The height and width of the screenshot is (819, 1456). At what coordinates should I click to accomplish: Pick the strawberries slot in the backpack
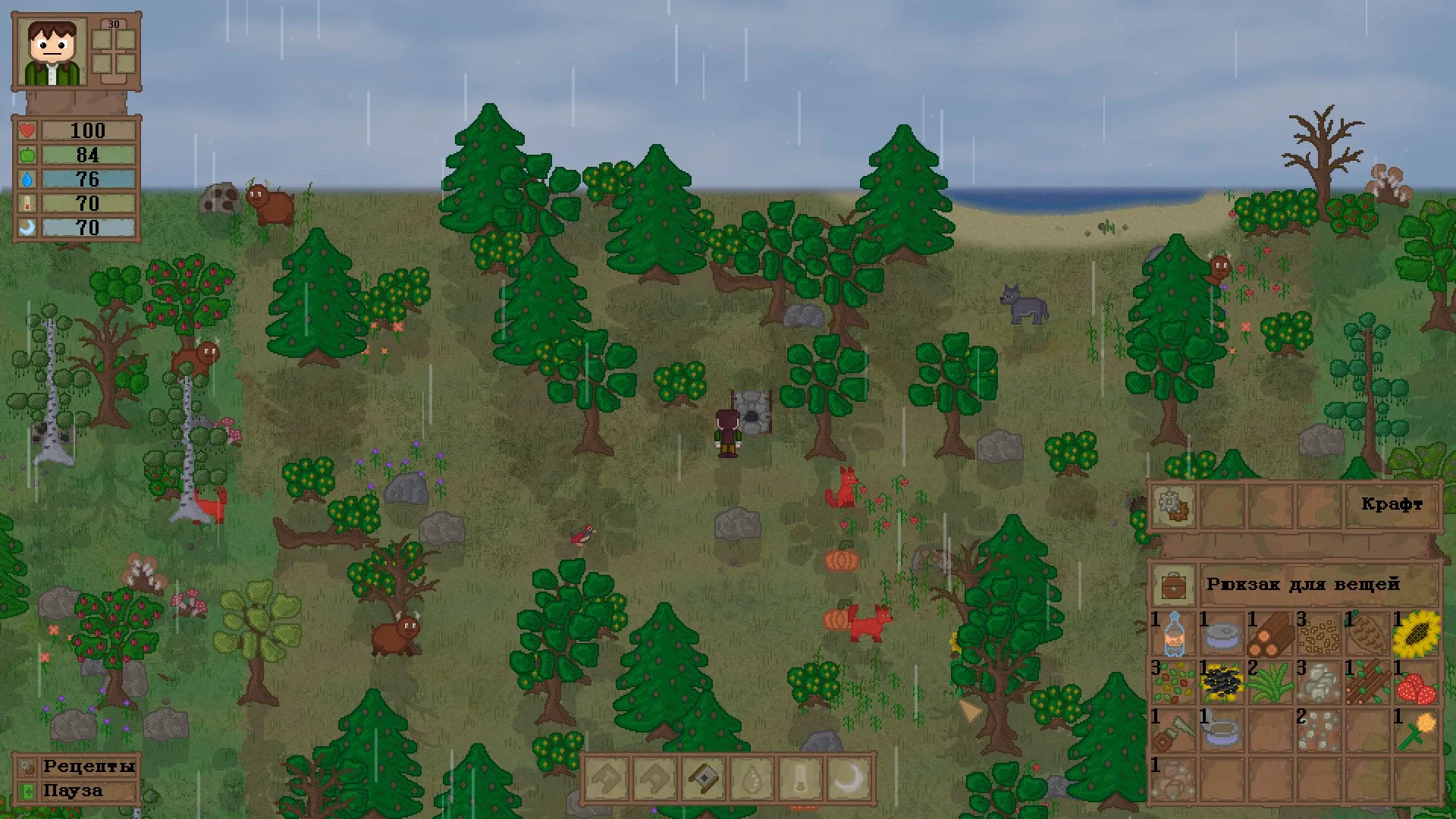(x=1417, y=684)
